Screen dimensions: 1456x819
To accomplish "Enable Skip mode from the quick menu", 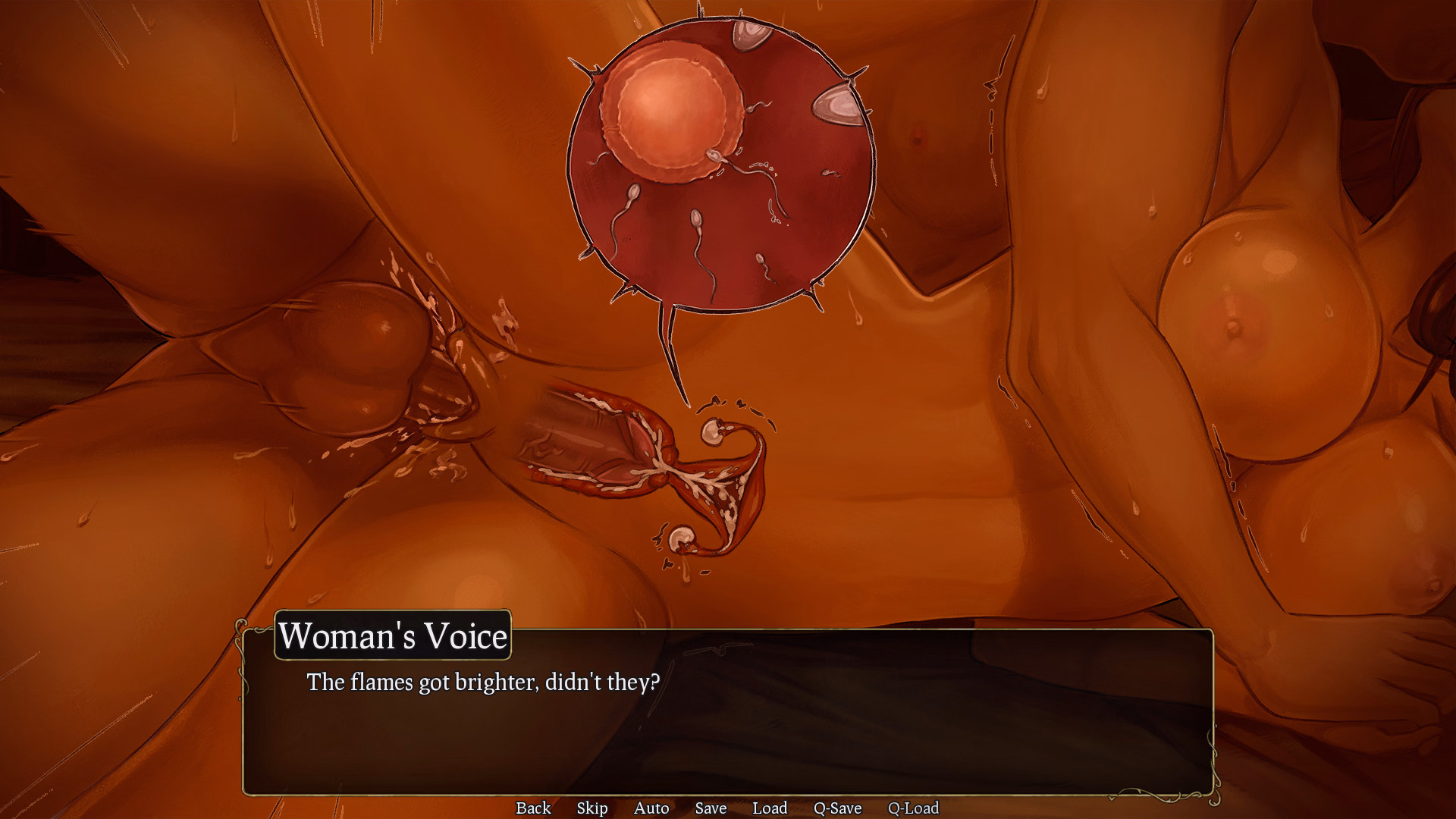I will click(592, 808).
